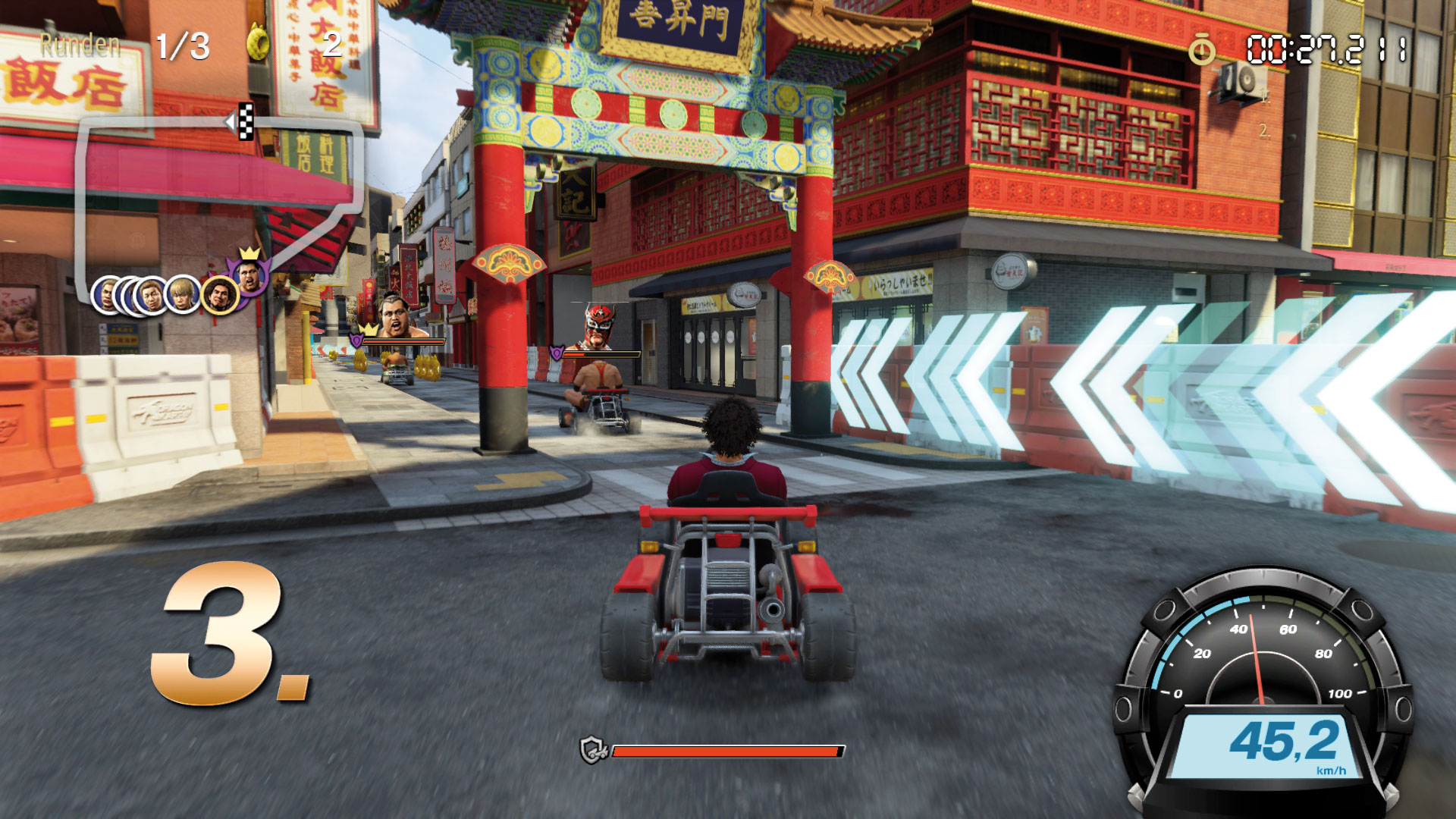This screenshot has width=1456, height=819.
Task: Click the gold coin counter icon
Action: 259,42
